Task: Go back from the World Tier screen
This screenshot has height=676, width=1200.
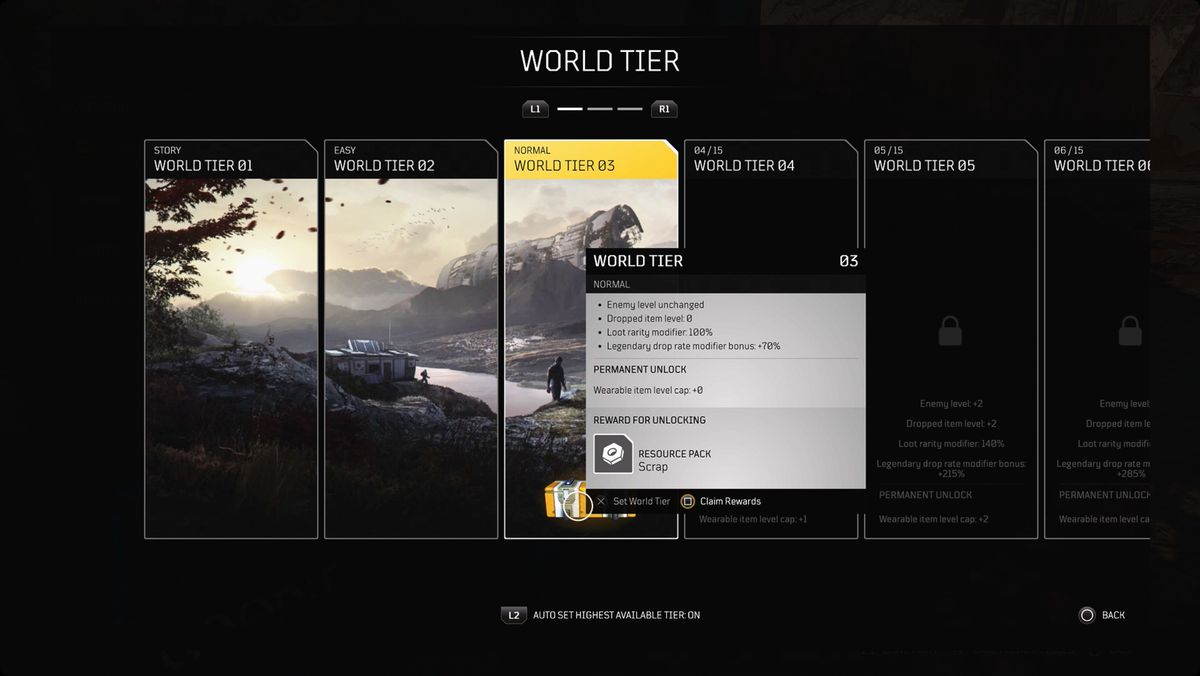Action: point(1100,615)
